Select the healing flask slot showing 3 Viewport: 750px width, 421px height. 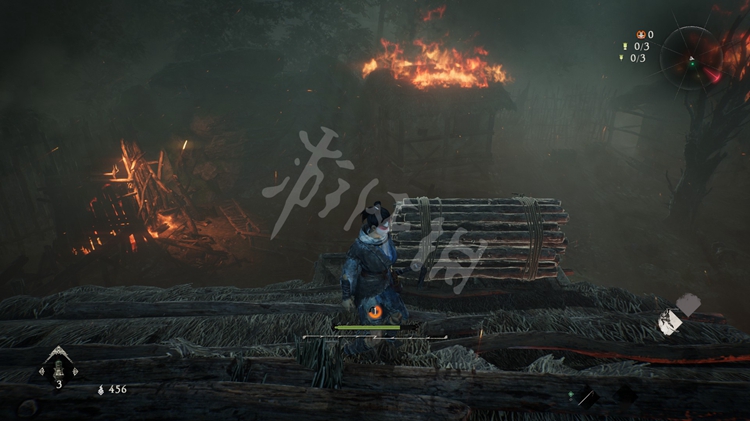tap(58, 368)
